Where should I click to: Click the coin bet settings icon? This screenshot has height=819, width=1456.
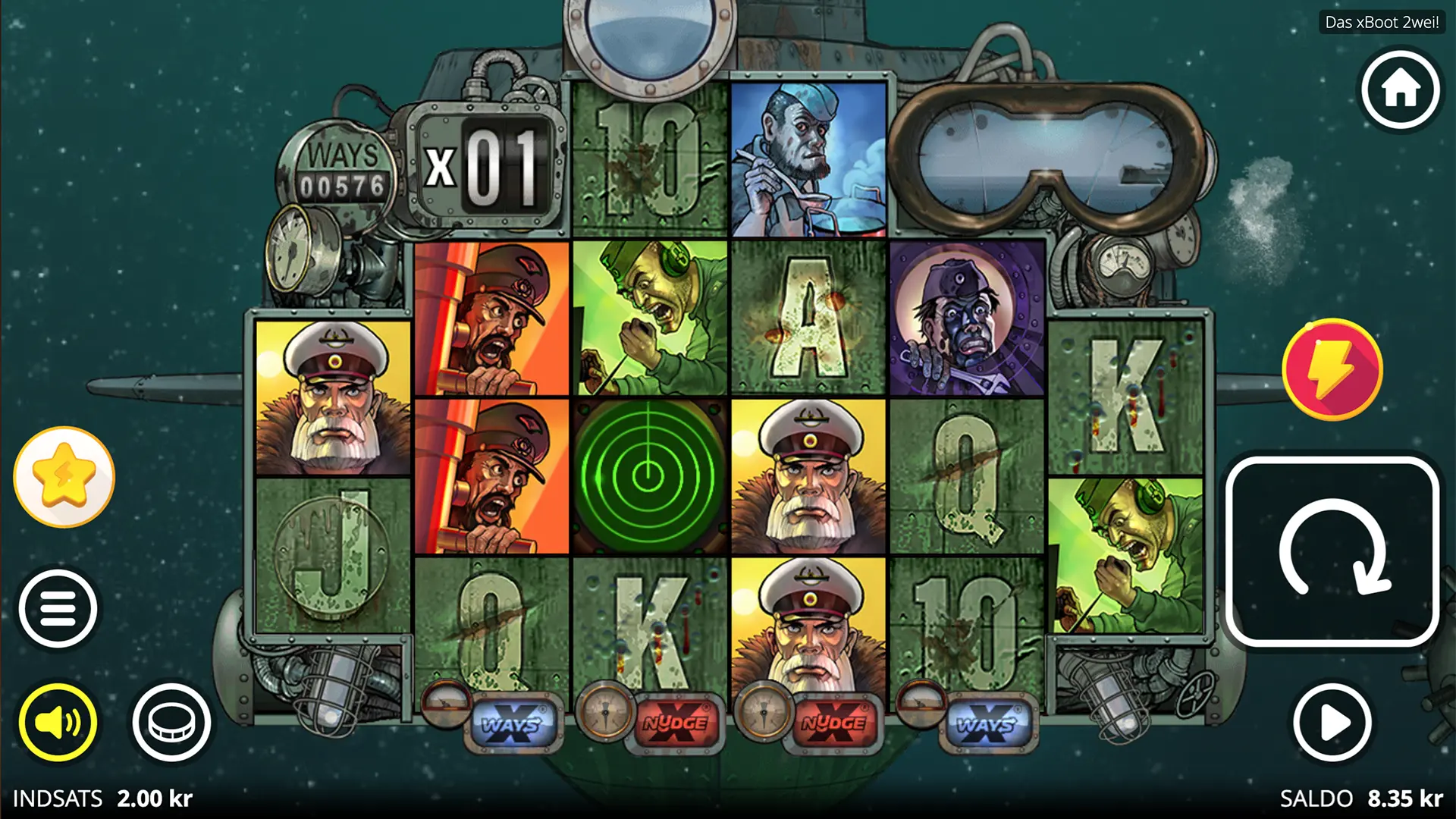pos(171,721)
